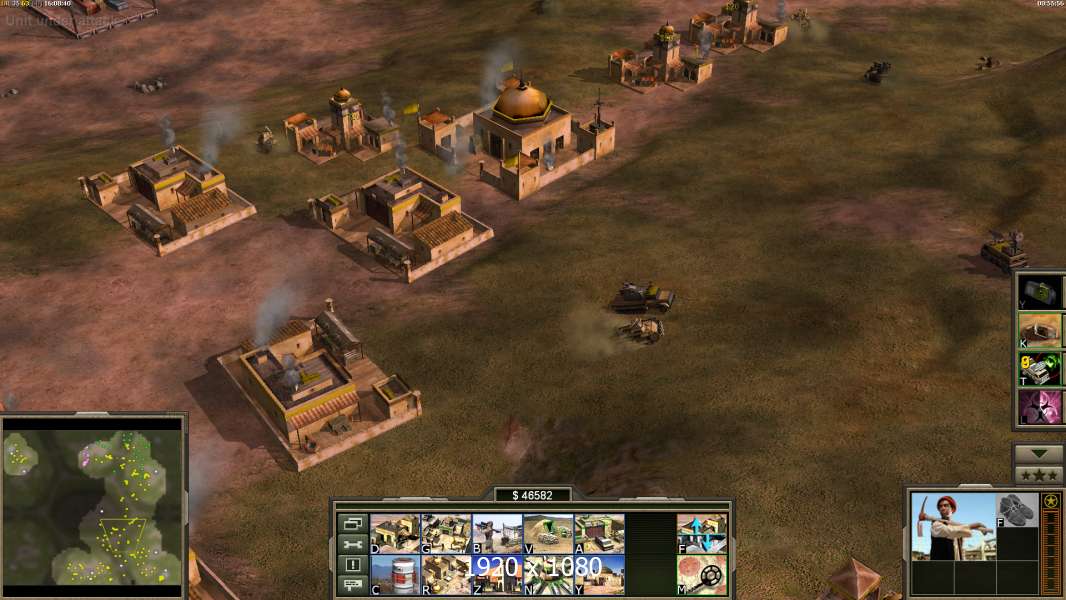The height and width of the screenshot is (600, 1066).
Task: Choose the build option with hotkey G
Action: pyautogui.click(x=446, y=534)
